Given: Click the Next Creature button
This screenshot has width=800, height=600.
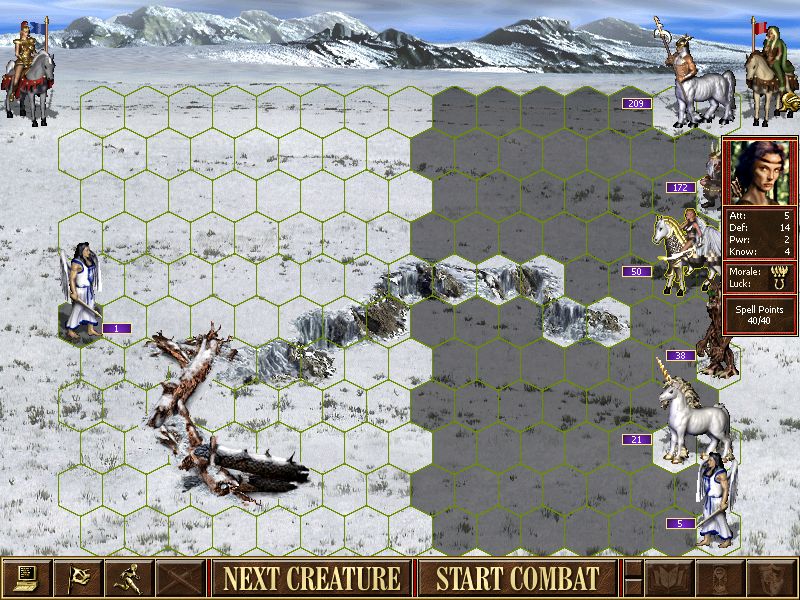Looking at the screenshot, I should tap(311, 578).
